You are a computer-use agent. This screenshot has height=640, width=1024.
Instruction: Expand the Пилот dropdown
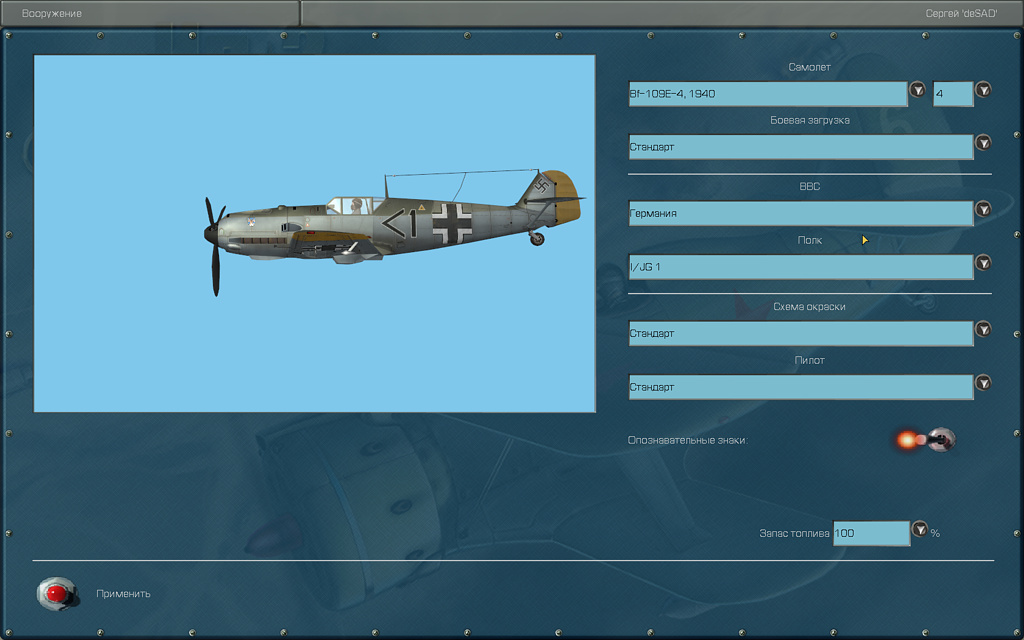(x=983, y=383)
